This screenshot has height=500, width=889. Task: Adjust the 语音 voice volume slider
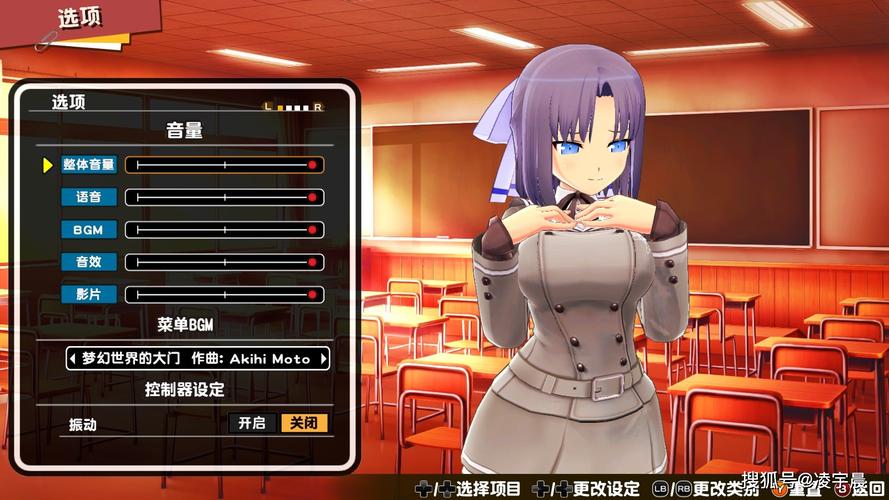[225, 198]
